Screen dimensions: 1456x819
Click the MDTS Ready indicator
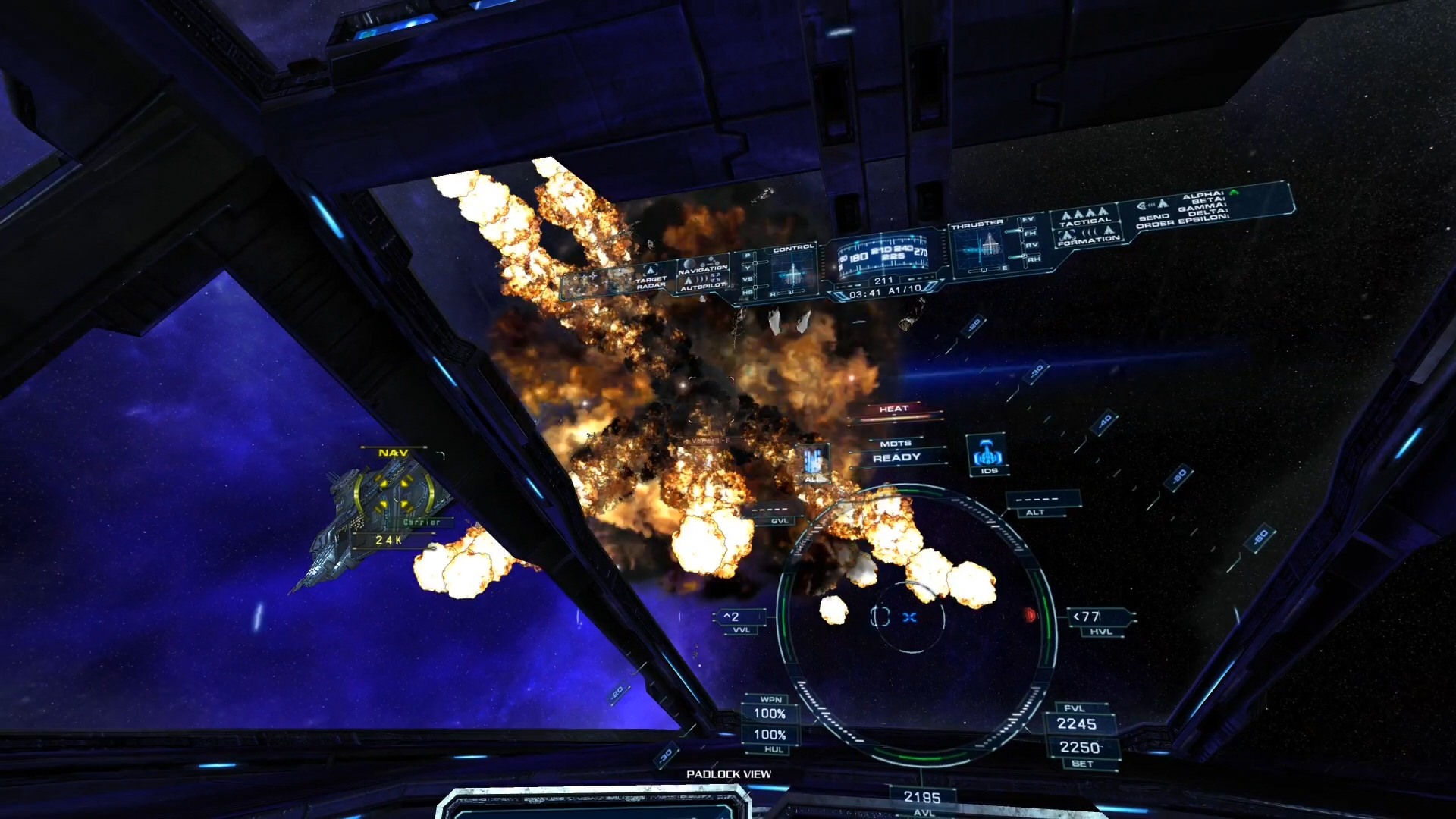896,451
